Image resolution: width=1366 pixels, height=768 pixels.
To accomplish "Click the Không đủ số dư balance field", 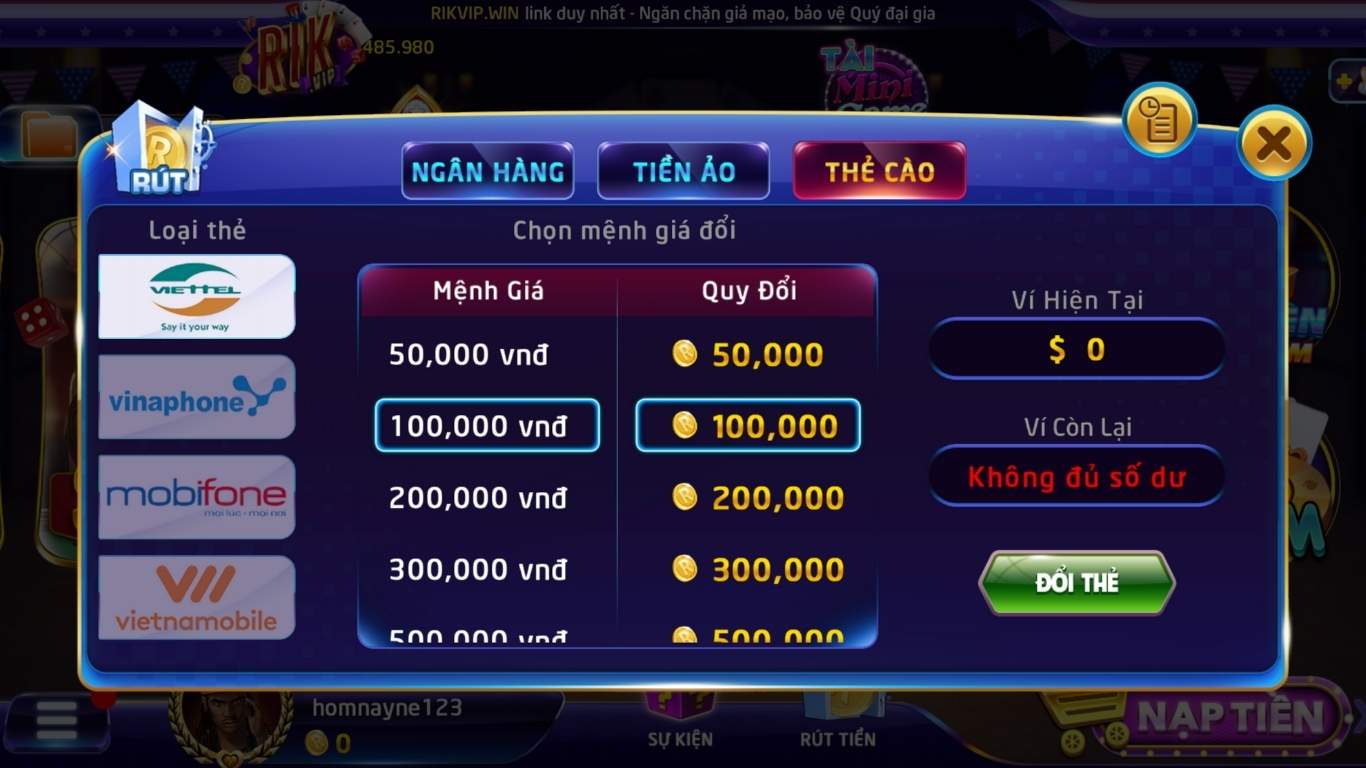I will coord(1076,477).
